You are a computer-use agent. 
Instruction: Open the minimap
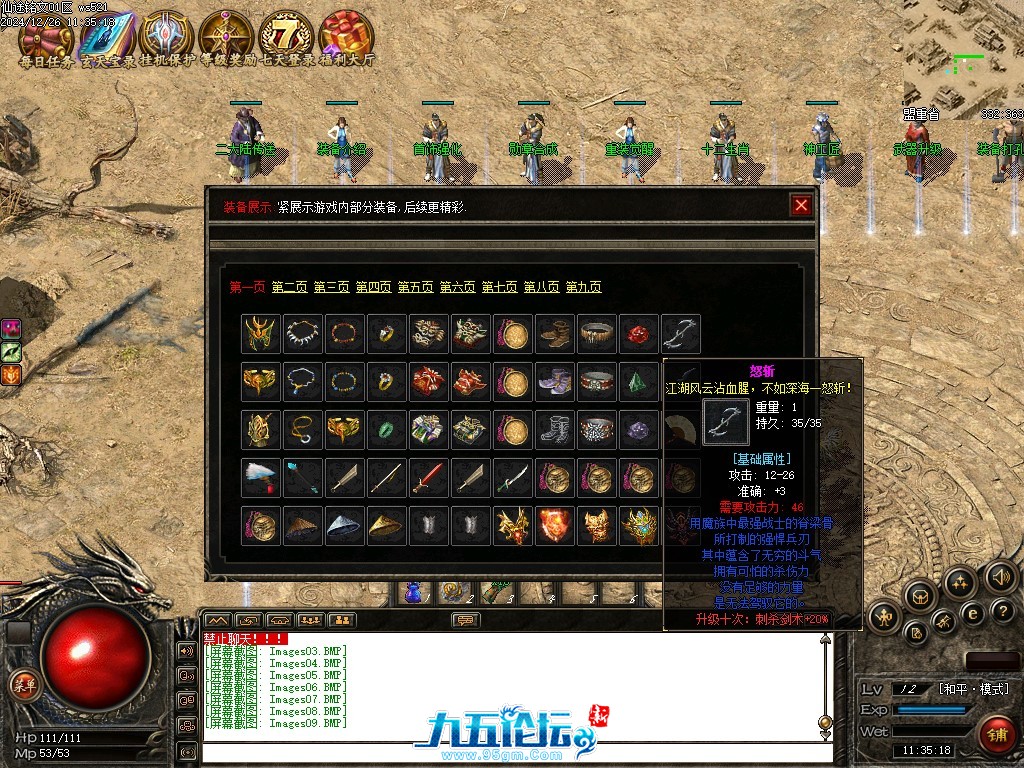[963, 60]
